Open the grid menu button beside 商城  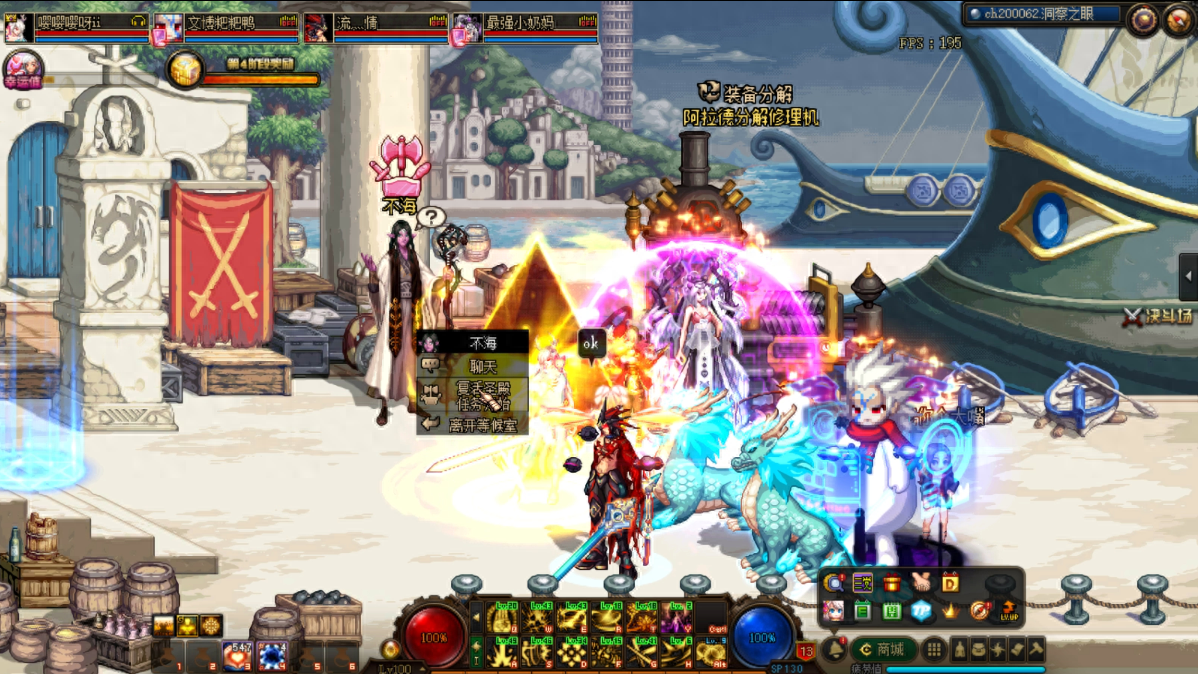point(934,650)
